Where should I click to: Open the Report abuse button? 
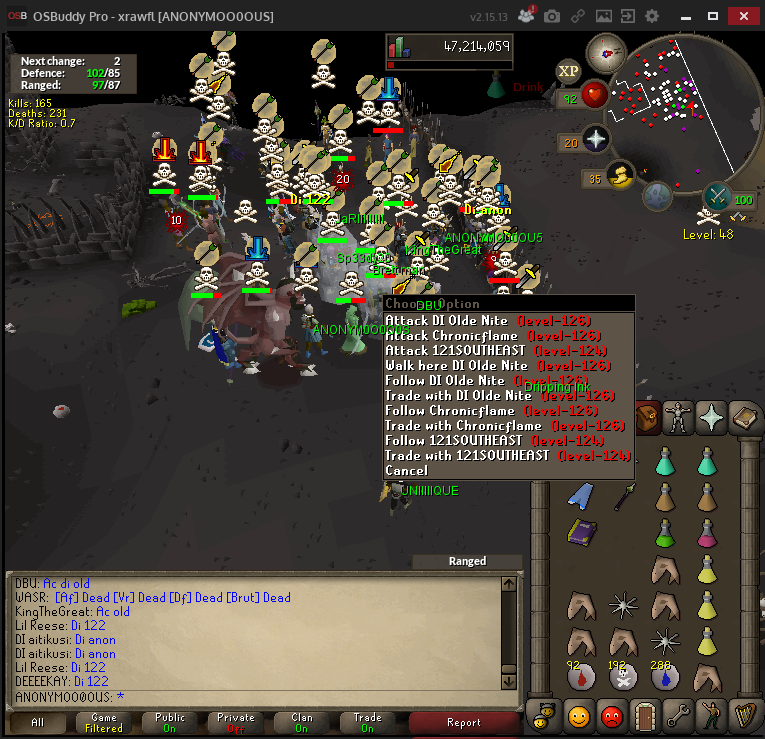pyautogui.click(x=463, y=722)
